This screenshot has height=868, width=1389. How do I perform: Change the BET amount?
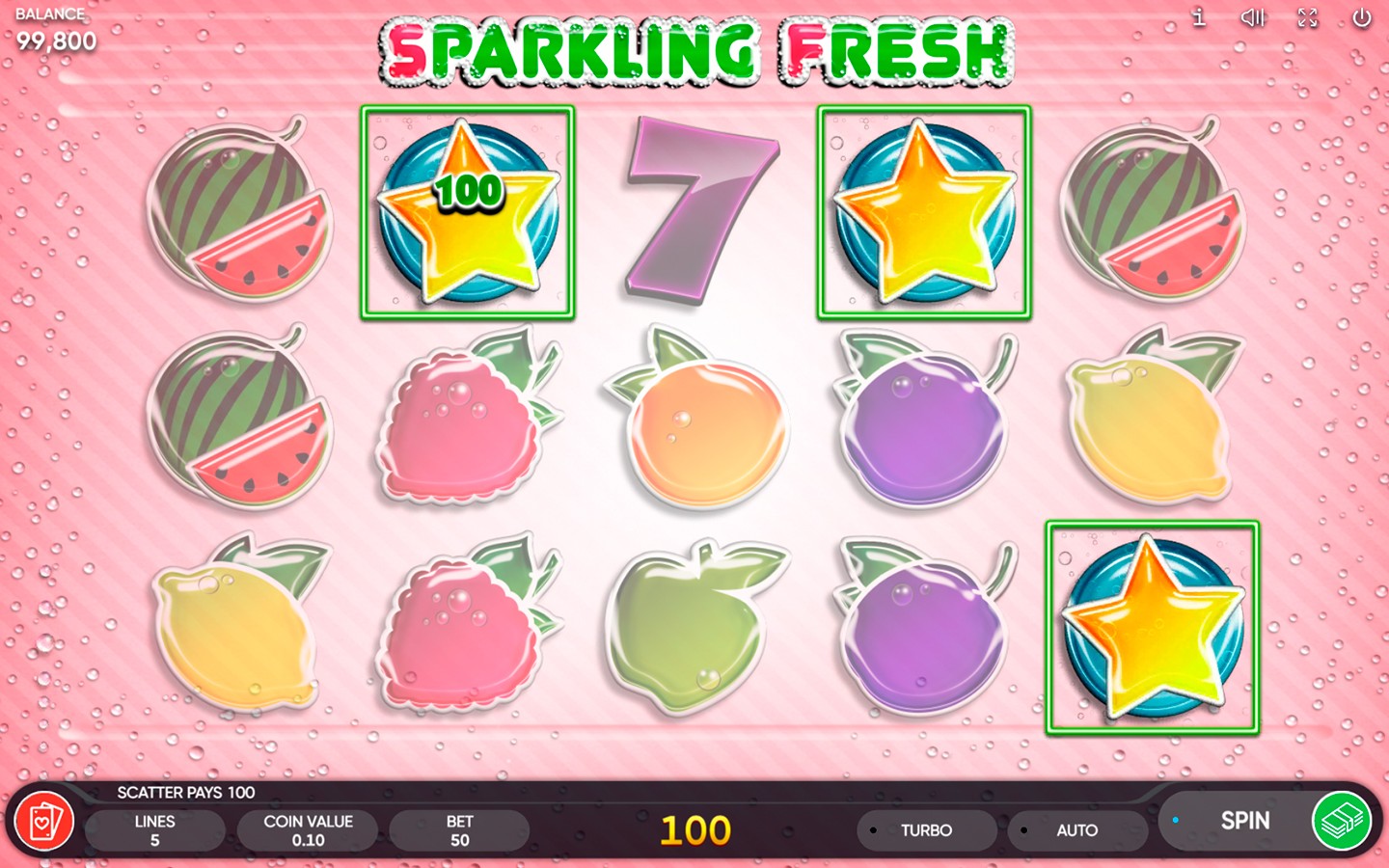459,830
